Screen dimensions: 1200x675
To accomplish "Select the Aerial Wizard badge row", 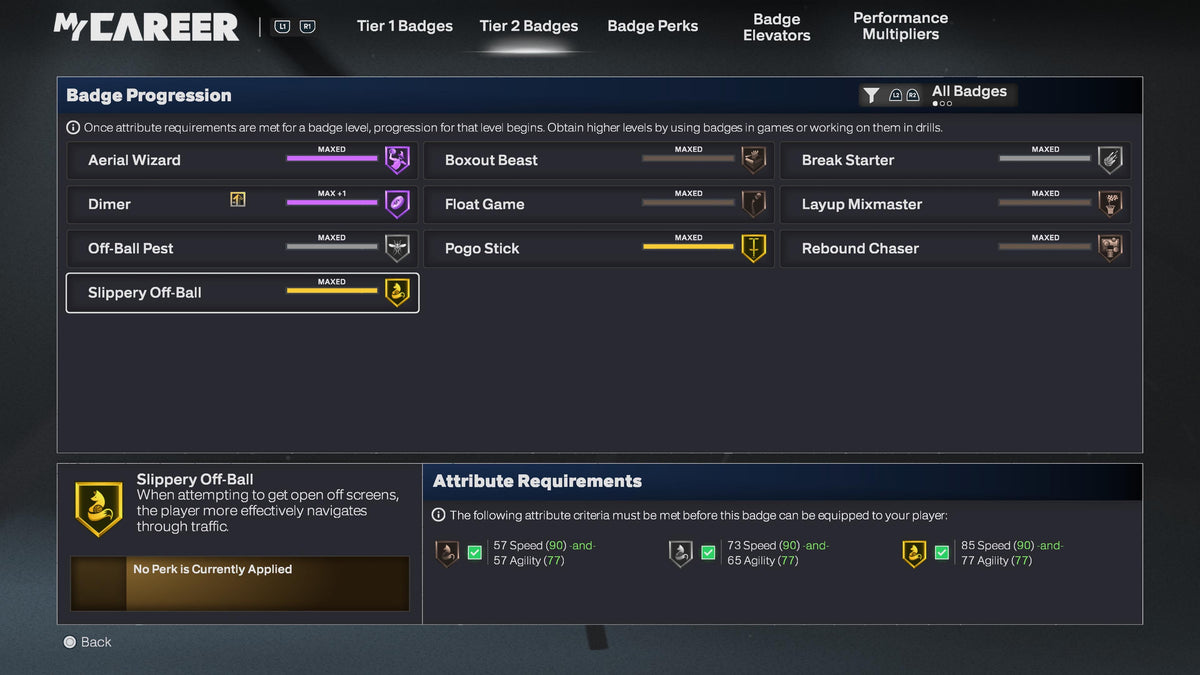I will (x=242, y=160).
